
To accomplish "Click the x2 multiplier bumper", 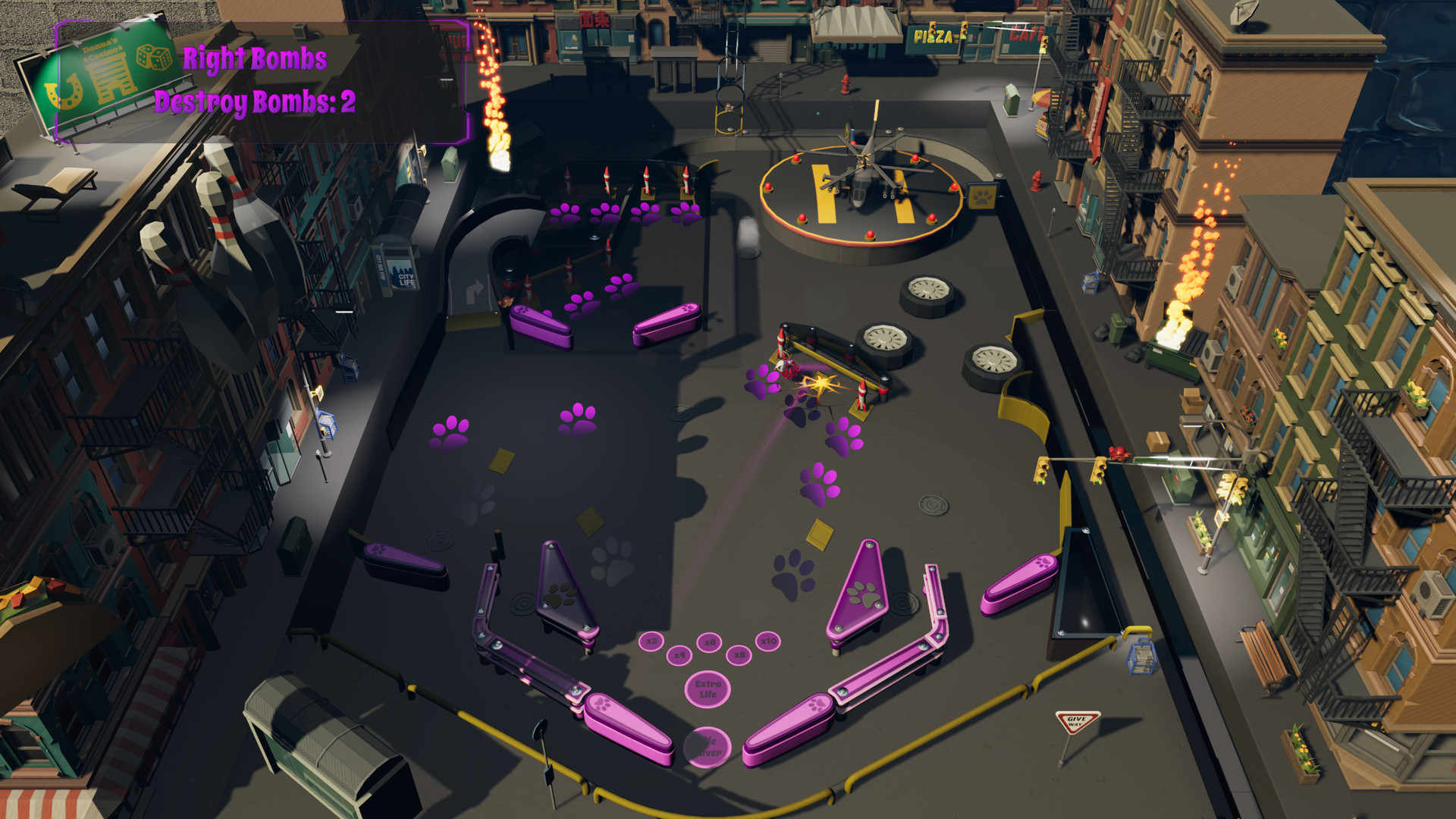I will [651, 642].
